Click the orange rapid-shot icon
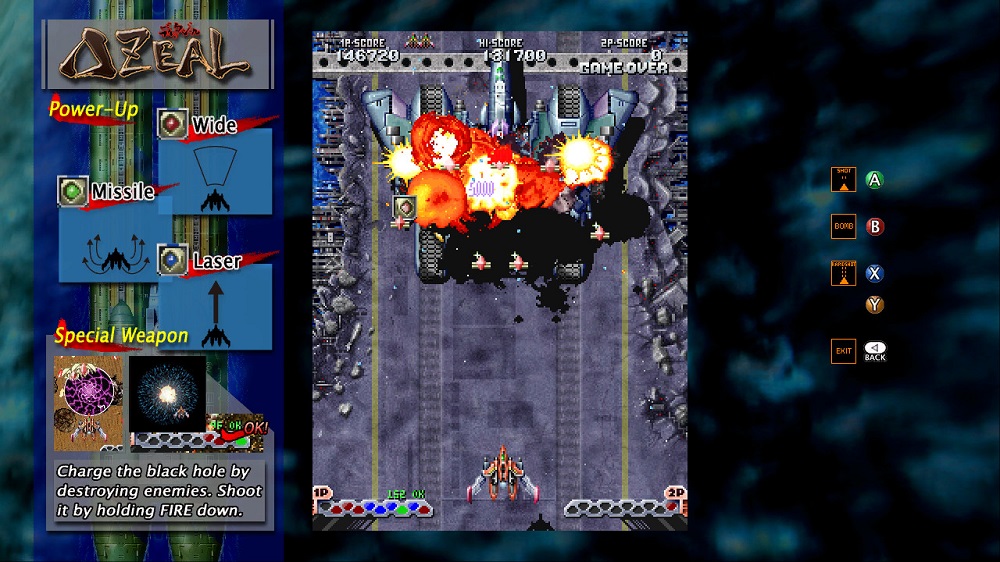The height and width of the screenshot is (562, 1000). click(843, 273)
